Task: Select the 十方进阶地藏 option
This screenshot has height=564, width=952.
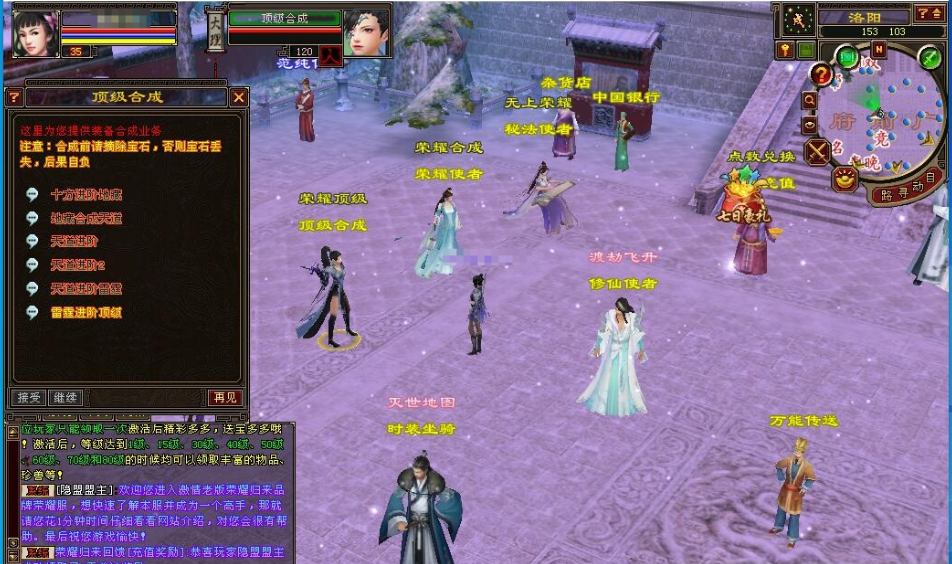Action: click(86, 195)
